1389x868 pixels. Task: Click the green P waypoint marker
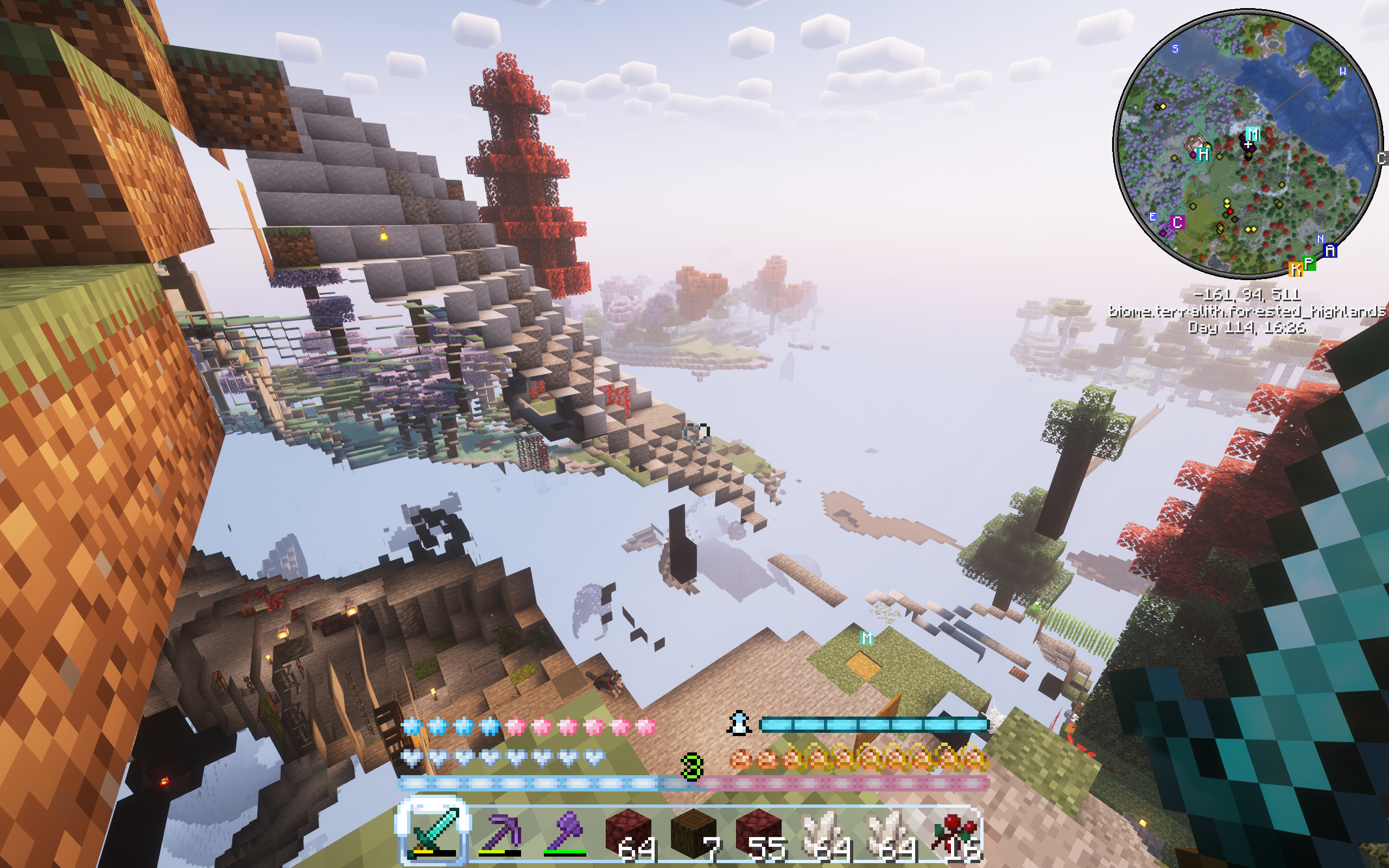pos(1309,263)
